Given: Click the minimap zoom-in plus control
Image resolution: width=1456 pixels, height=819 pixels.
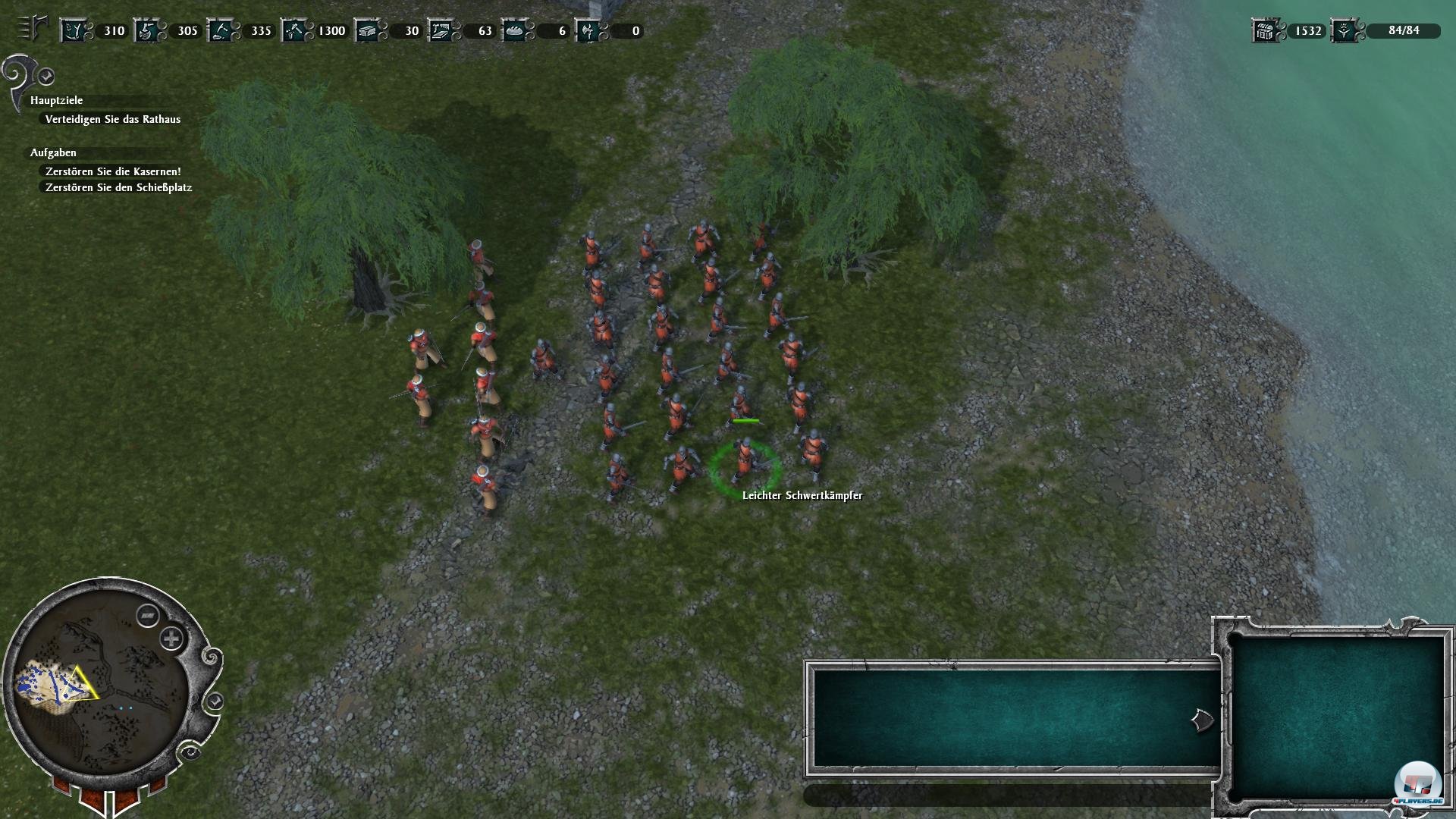Looking at the screenshot, I should click(173, 639).
